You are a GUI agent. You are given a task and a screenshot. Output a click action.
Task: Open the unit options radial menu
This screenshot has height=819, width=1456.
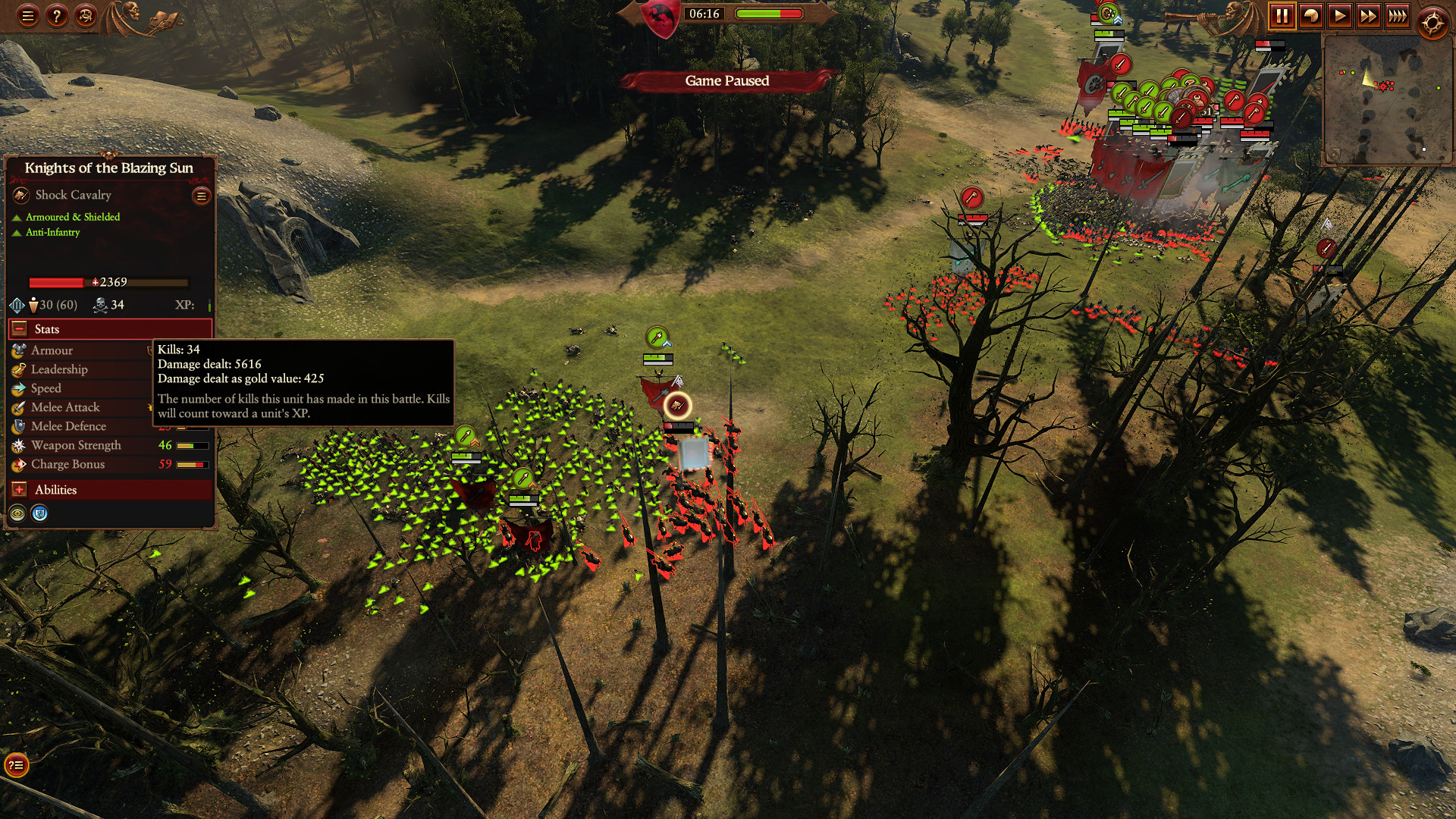click(x=200, y=195)
